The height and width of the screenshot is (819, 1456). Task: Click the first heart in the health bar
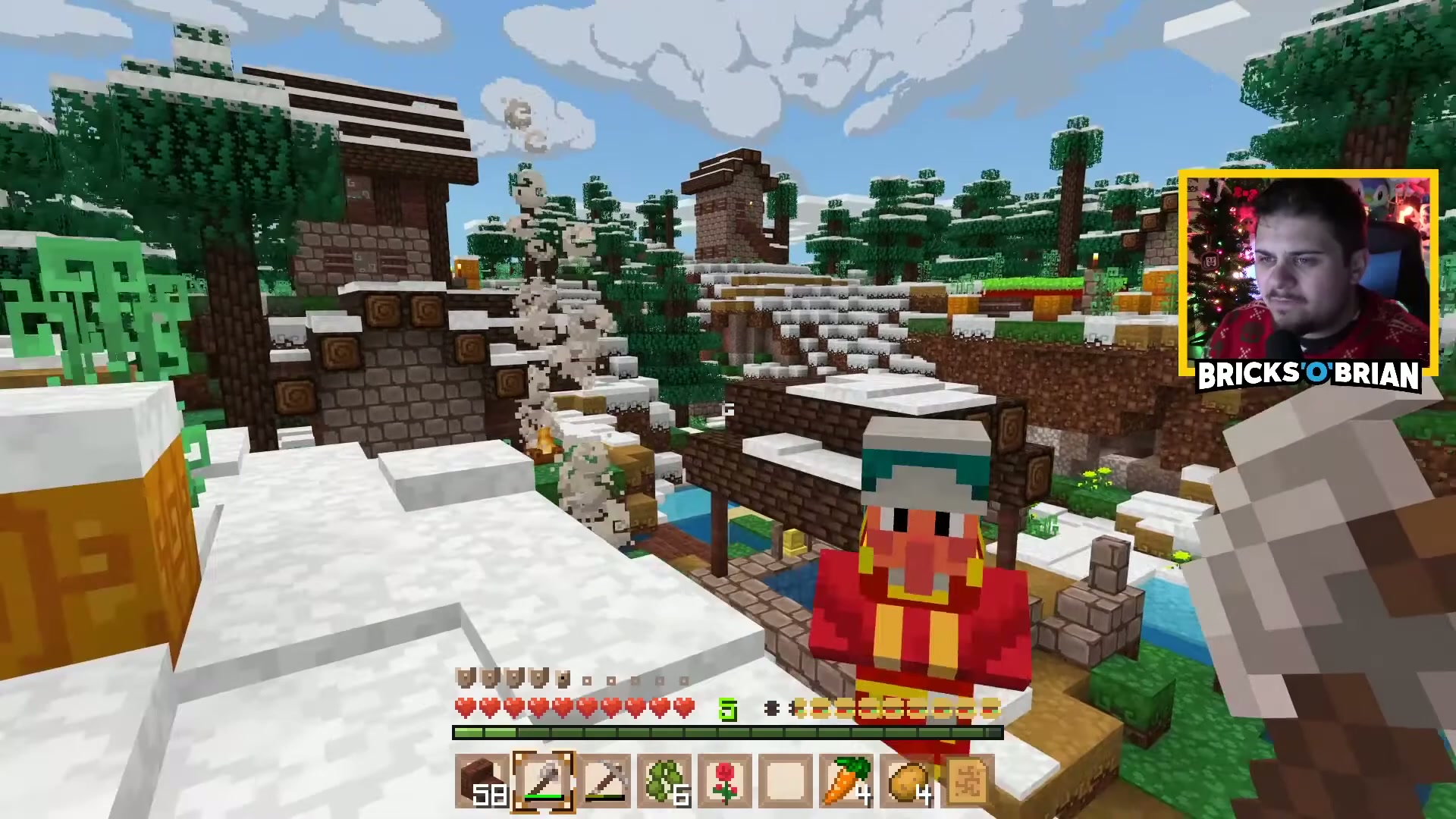(x=464, y=707)
